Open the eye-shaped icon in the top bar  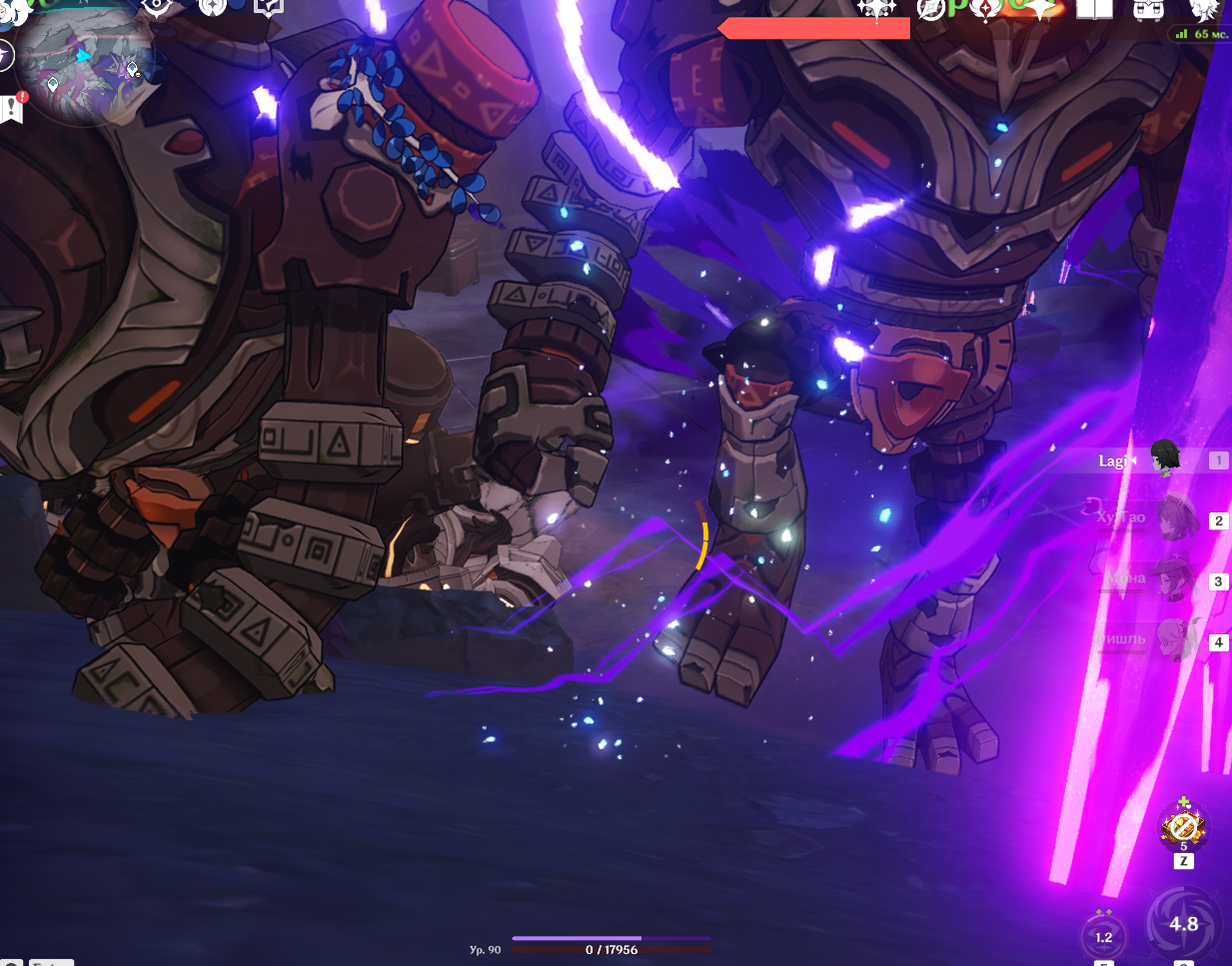click(157, 7)
